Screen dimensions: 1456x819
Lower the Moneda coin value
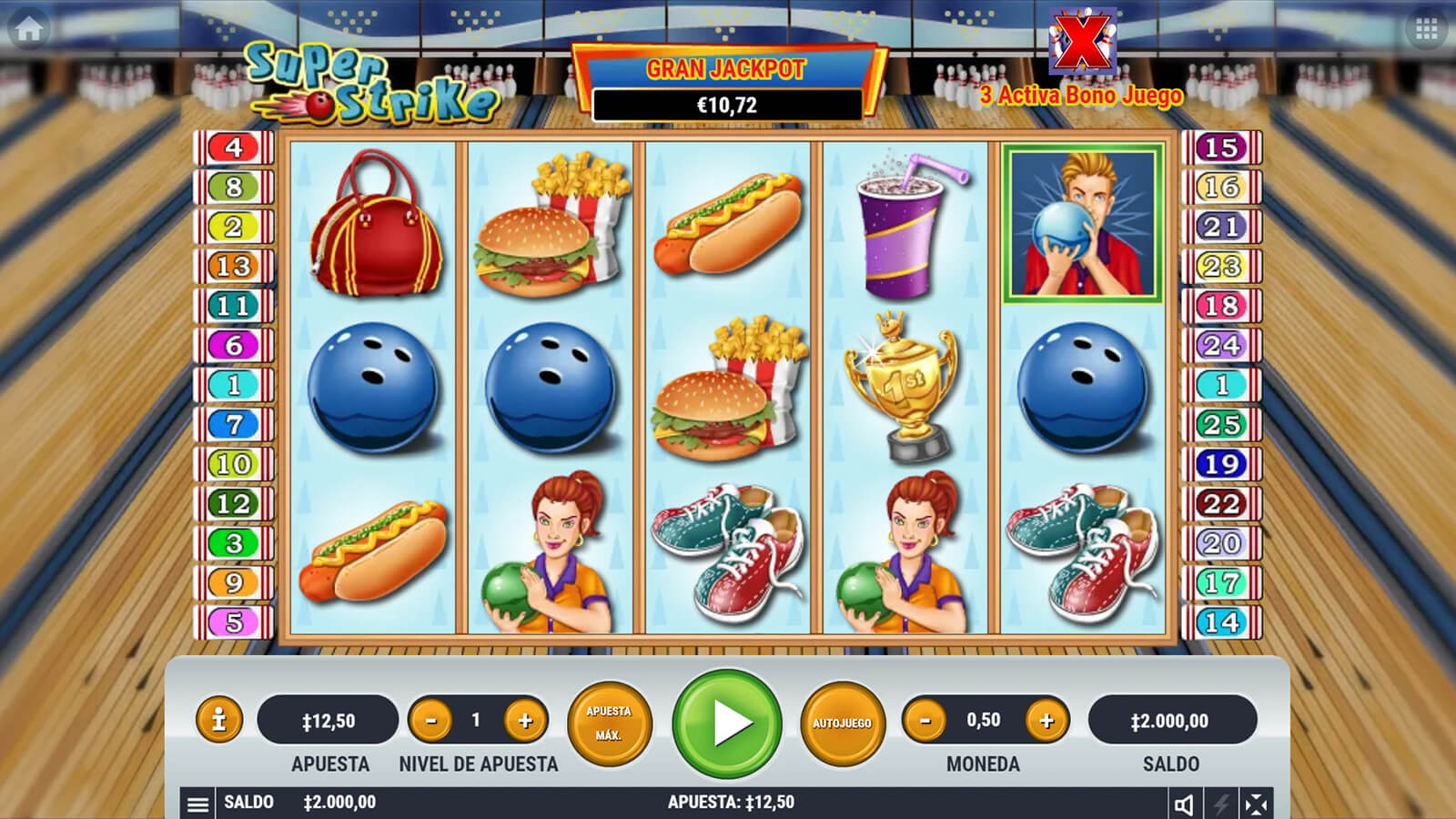925,721
